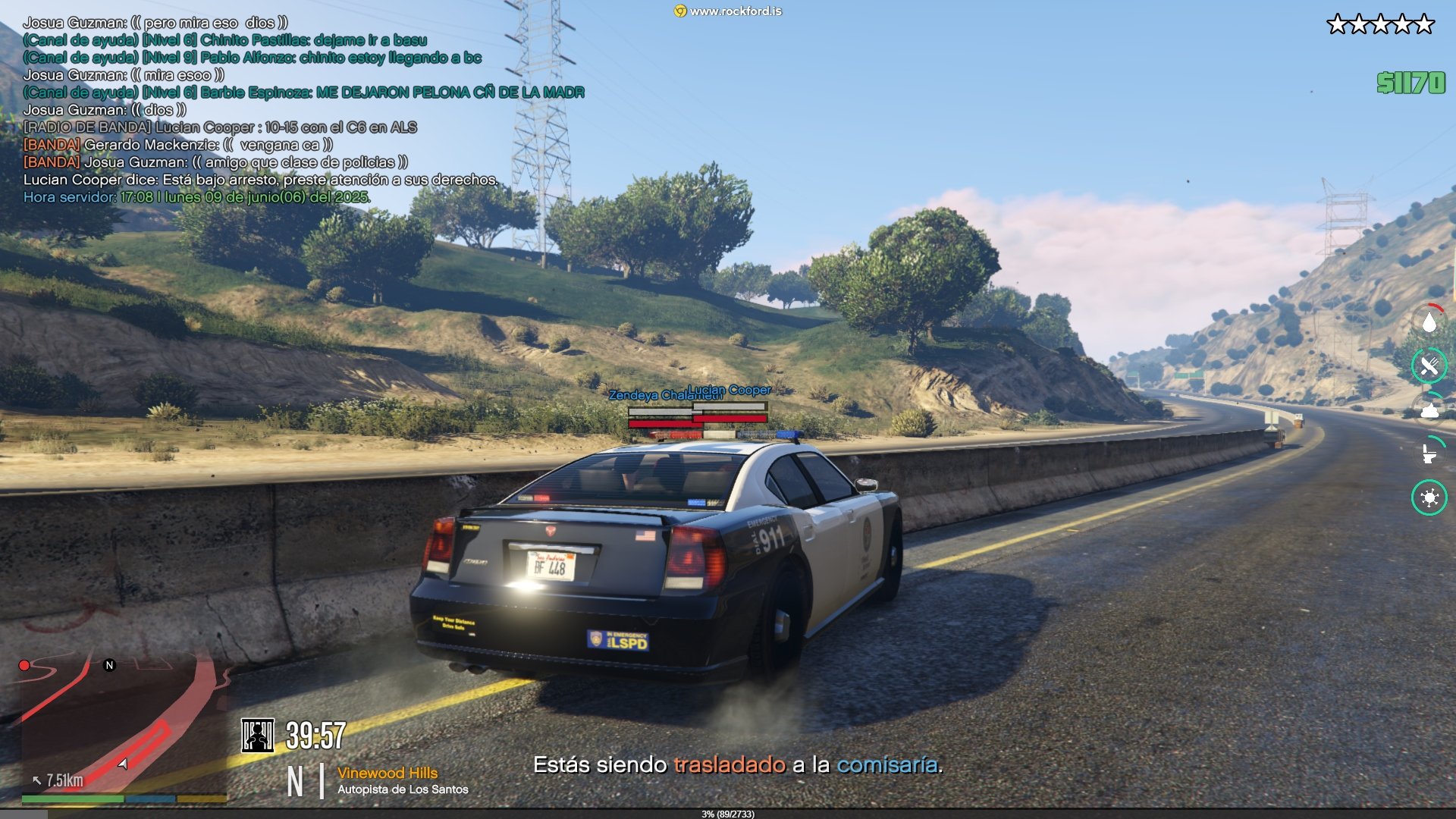Open the www.rockford.is server link
Viewport: 1456px width, 819px height.
[x=728, y=11]
